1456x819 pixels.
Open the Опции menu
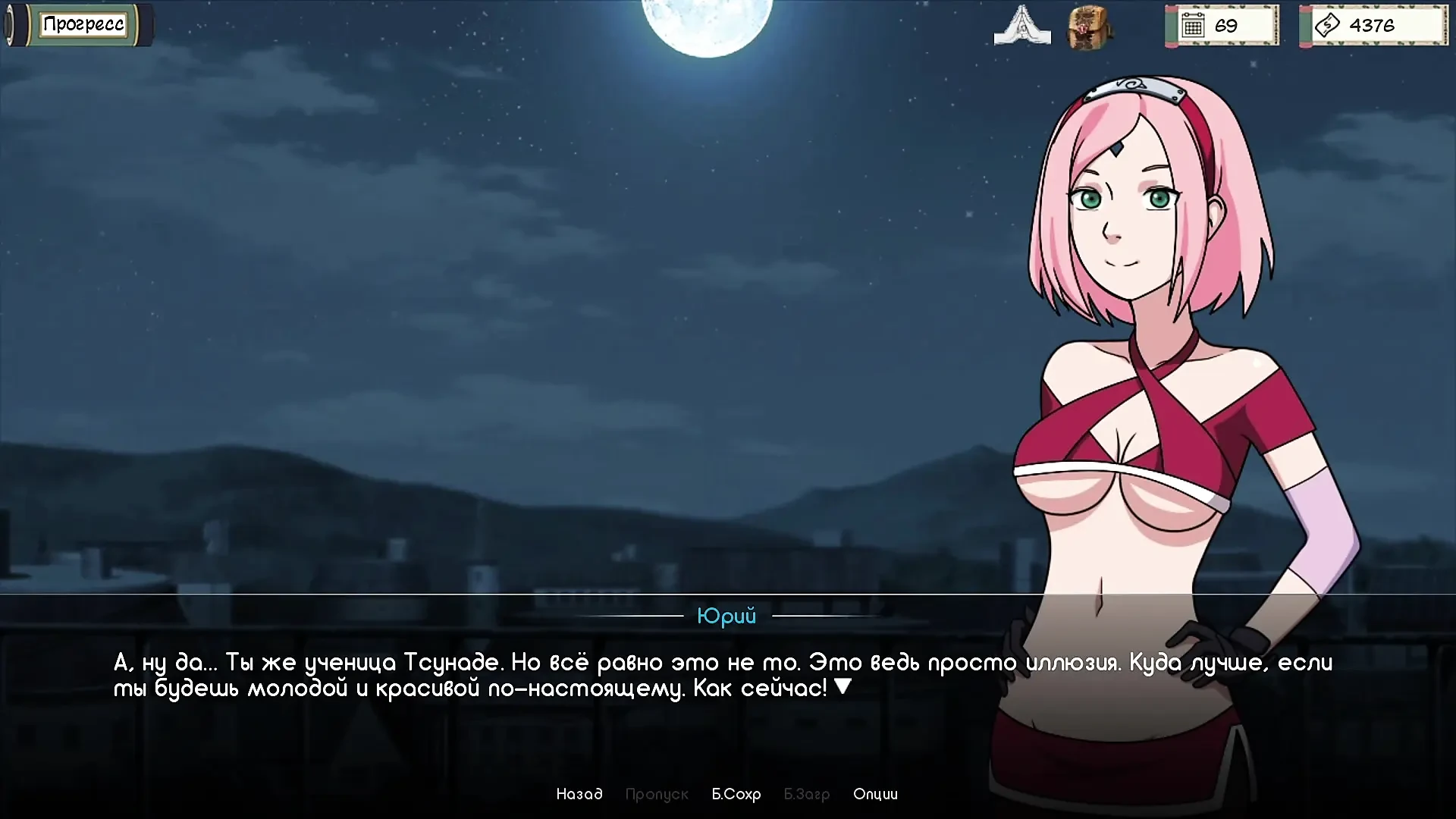[x=876, y=794]
